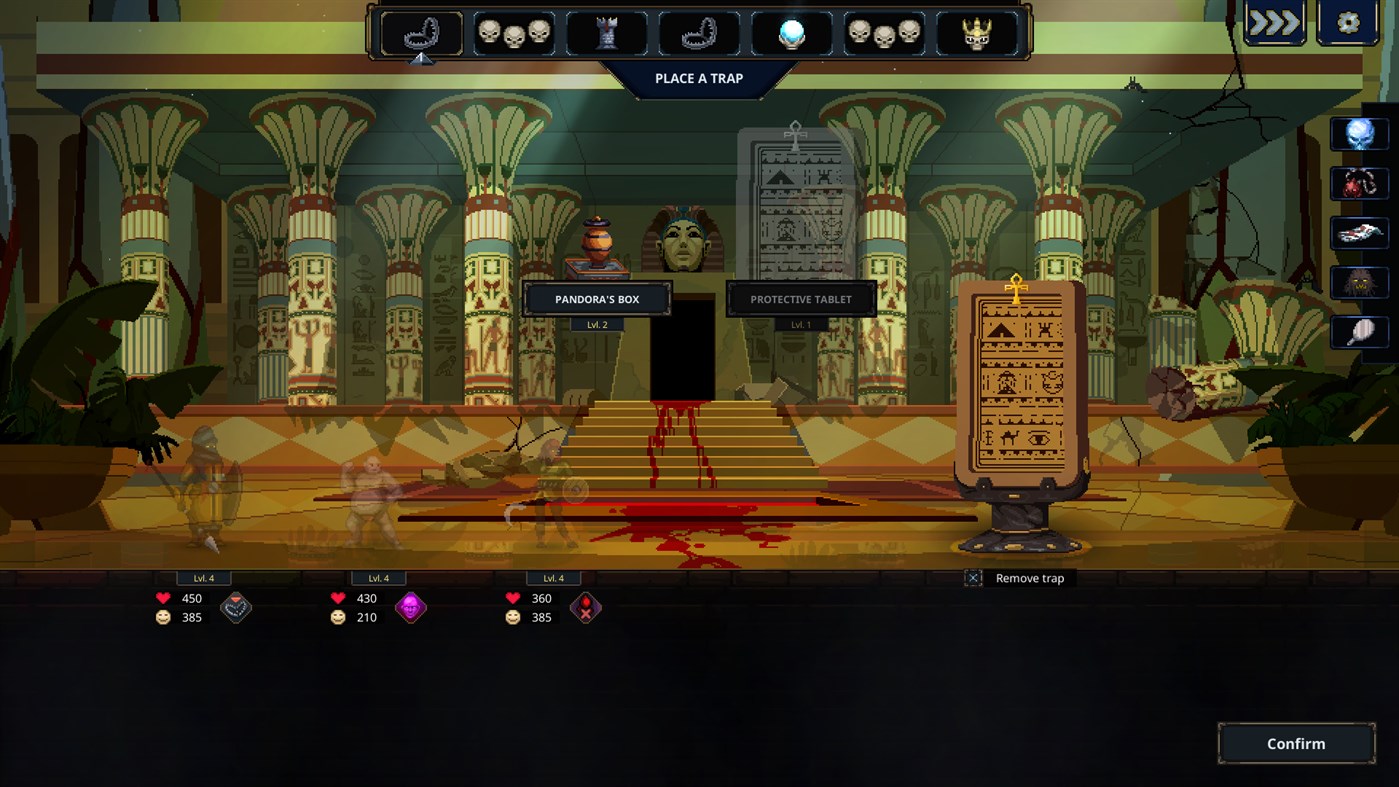Toggle the Remove trap option
The height and width of the screenshot is (787, 1399).
[x=973, y=578]
